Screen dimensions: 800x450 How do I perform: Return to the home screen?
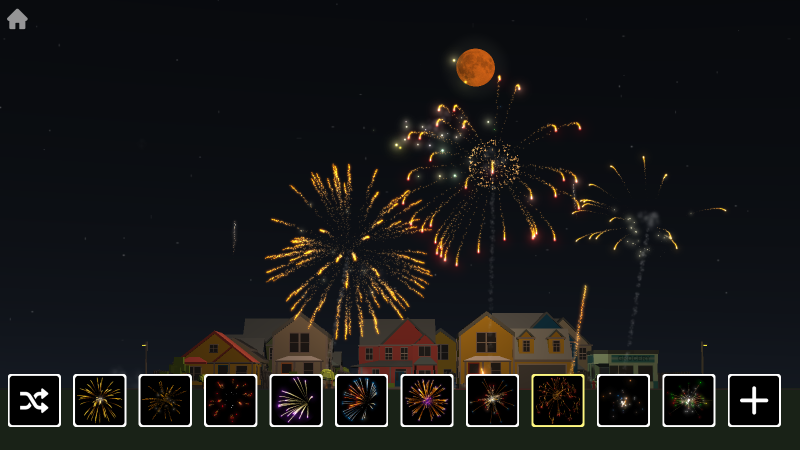click(x=17, y=19)
